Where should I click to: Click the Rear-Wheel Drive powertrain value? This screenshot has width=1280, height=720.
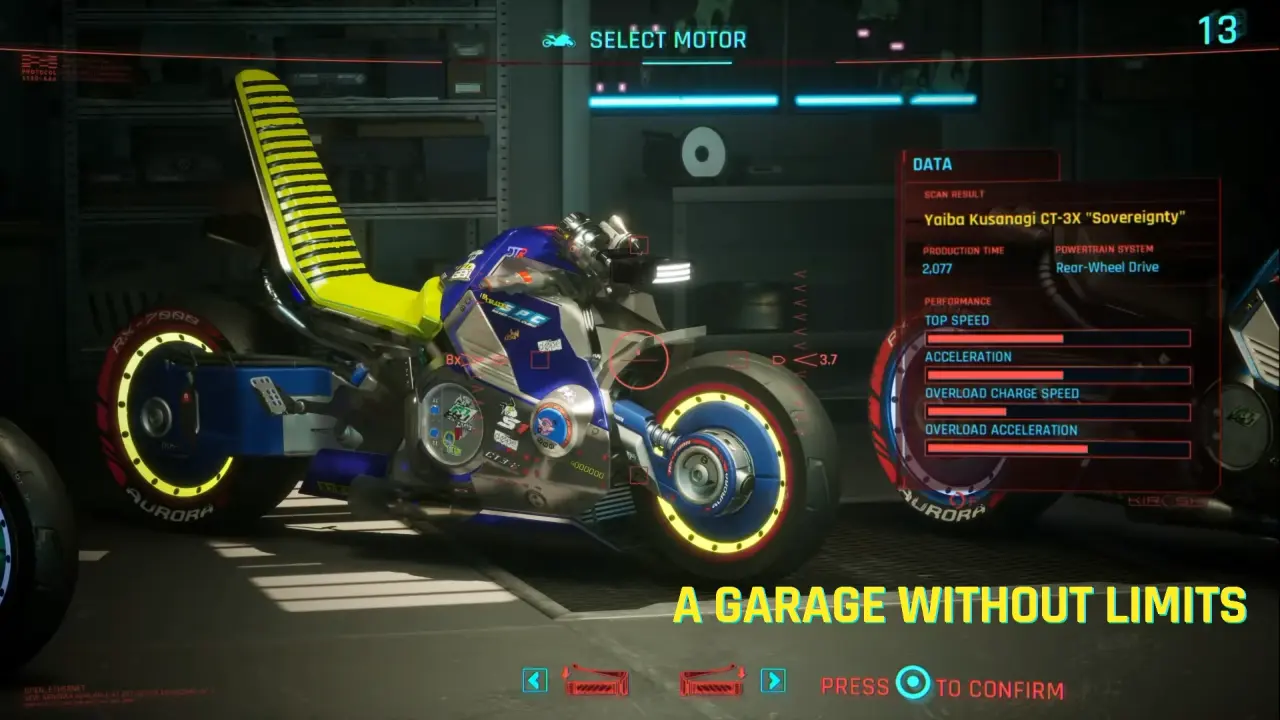[1107, 267]
